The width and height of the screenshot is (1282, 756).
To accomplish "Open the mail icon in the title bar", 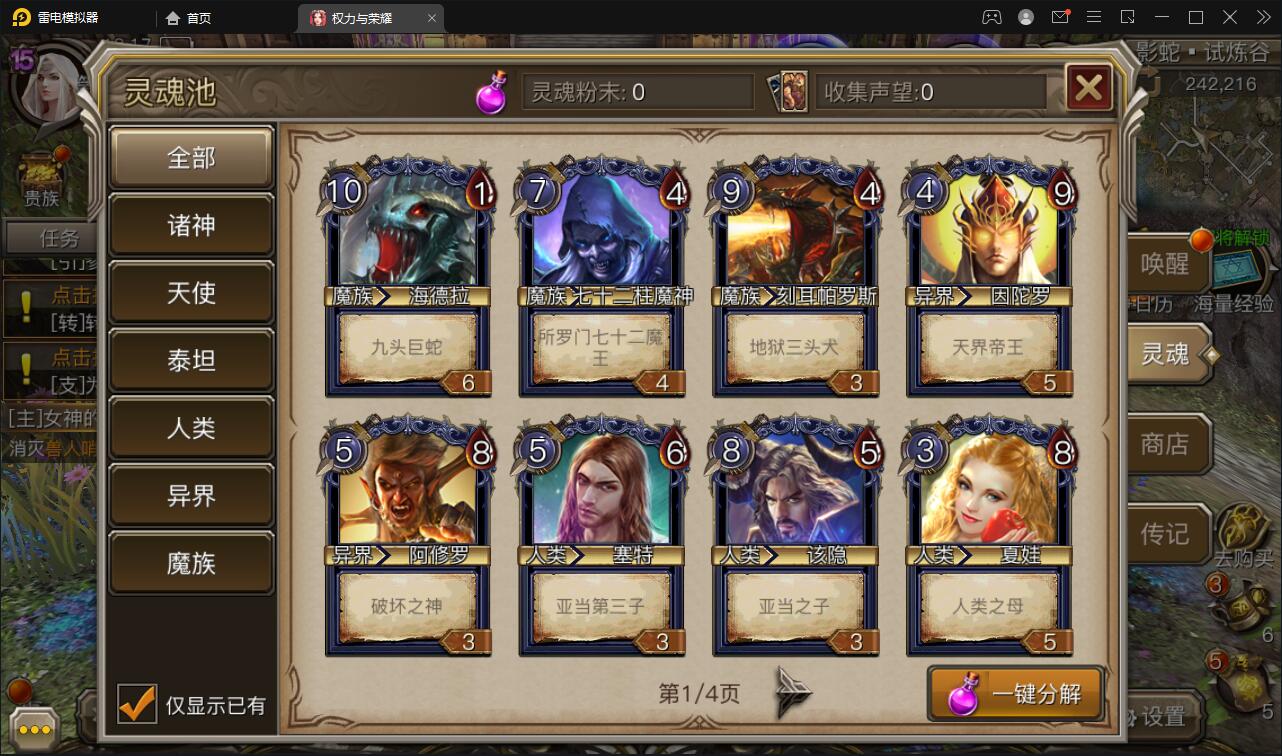I will tap(1063, 16).
